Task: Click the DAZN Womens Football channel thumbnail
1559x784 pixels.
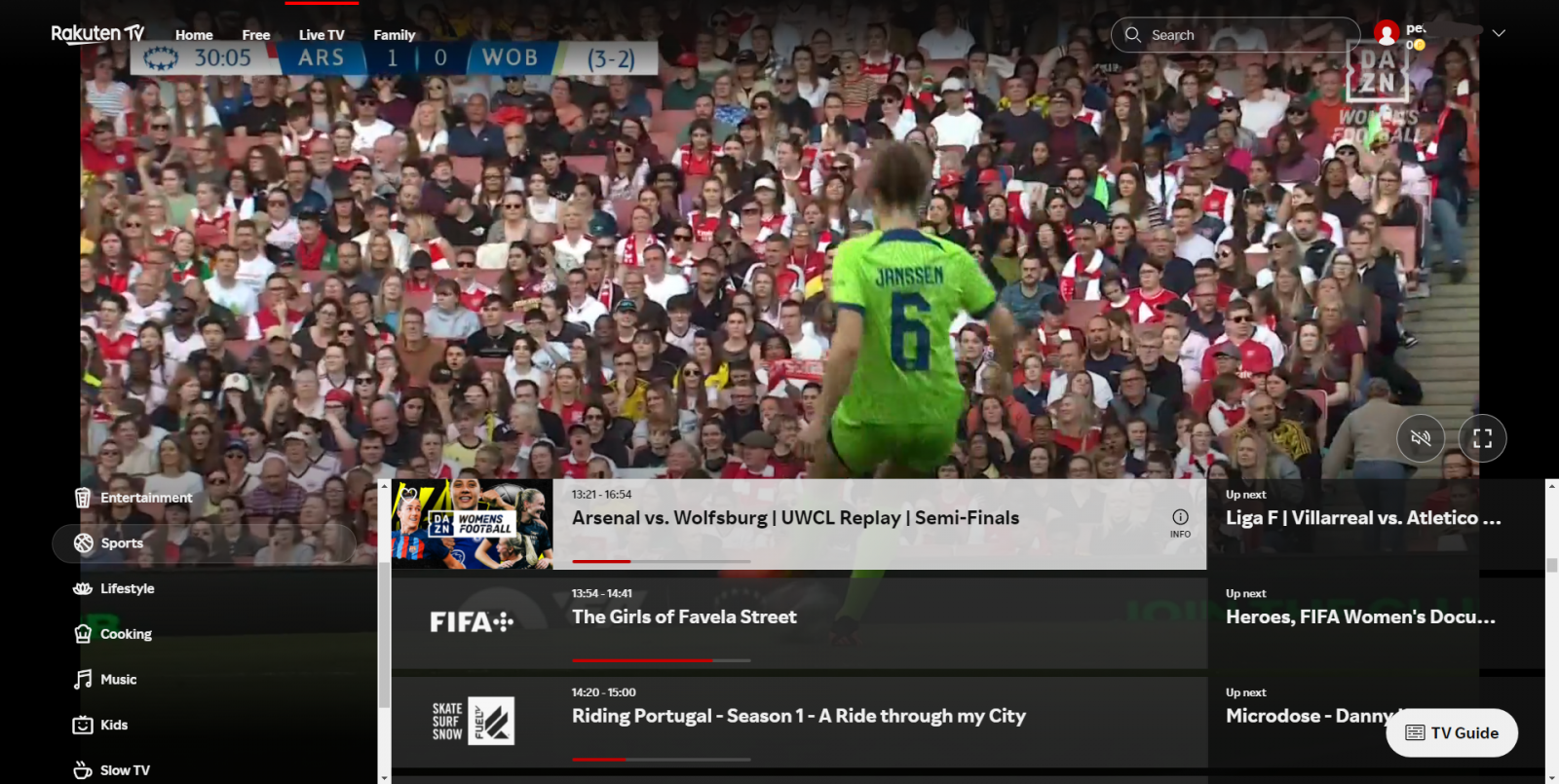Action: pos(475,525)
